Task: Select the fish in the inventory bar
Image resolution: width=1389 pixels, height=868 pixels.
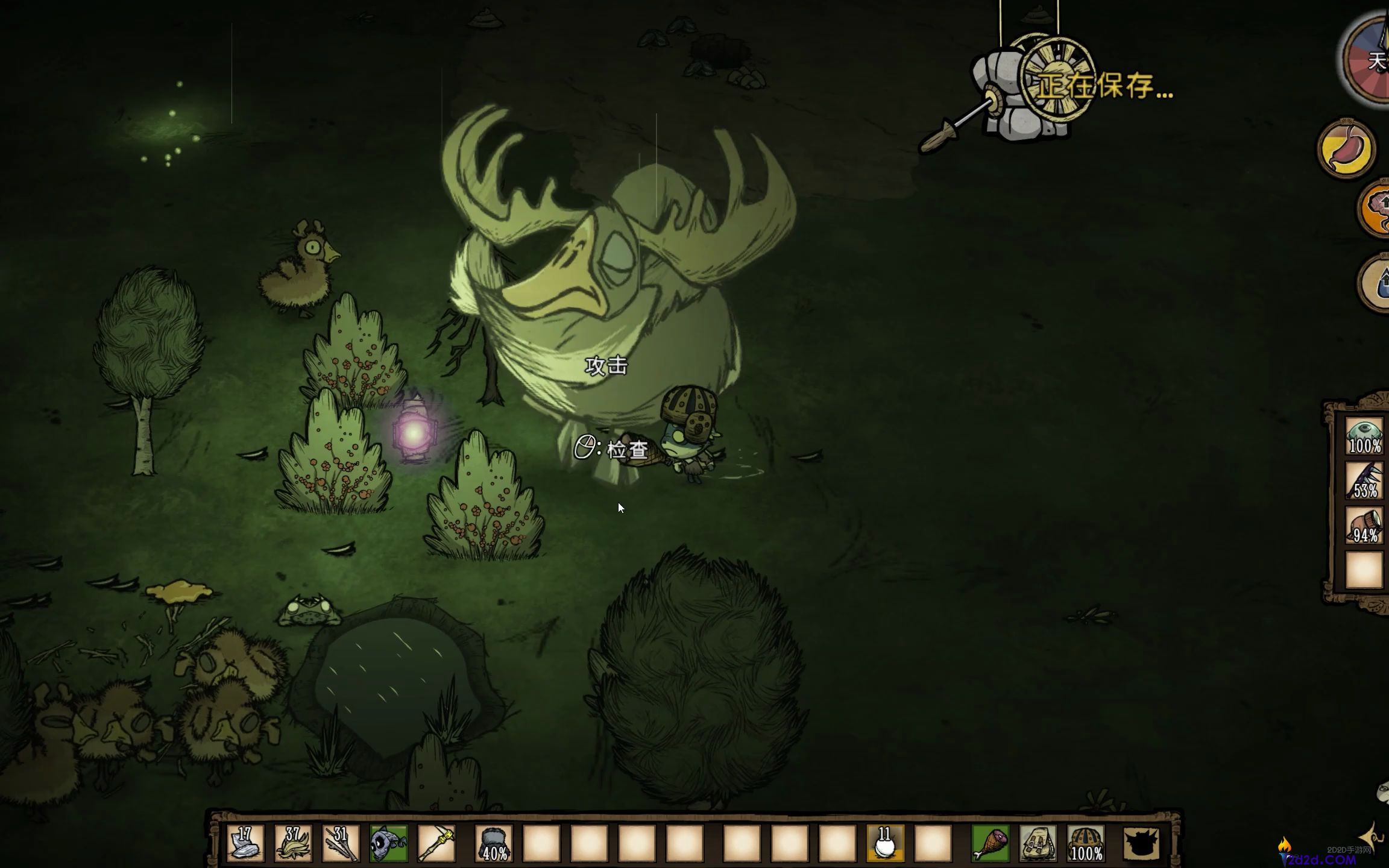Action: [388, 843]
